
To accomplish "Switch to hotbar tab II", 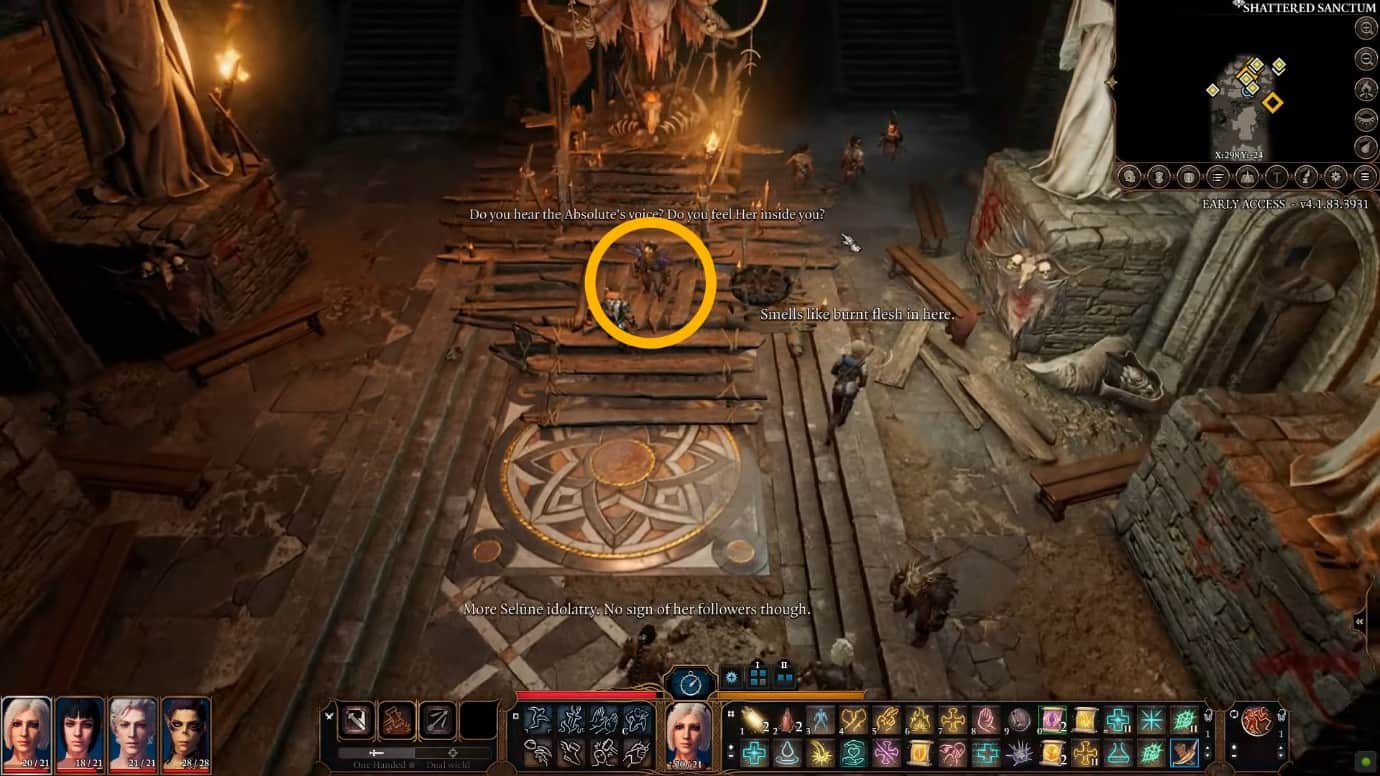I will point(785,674).
